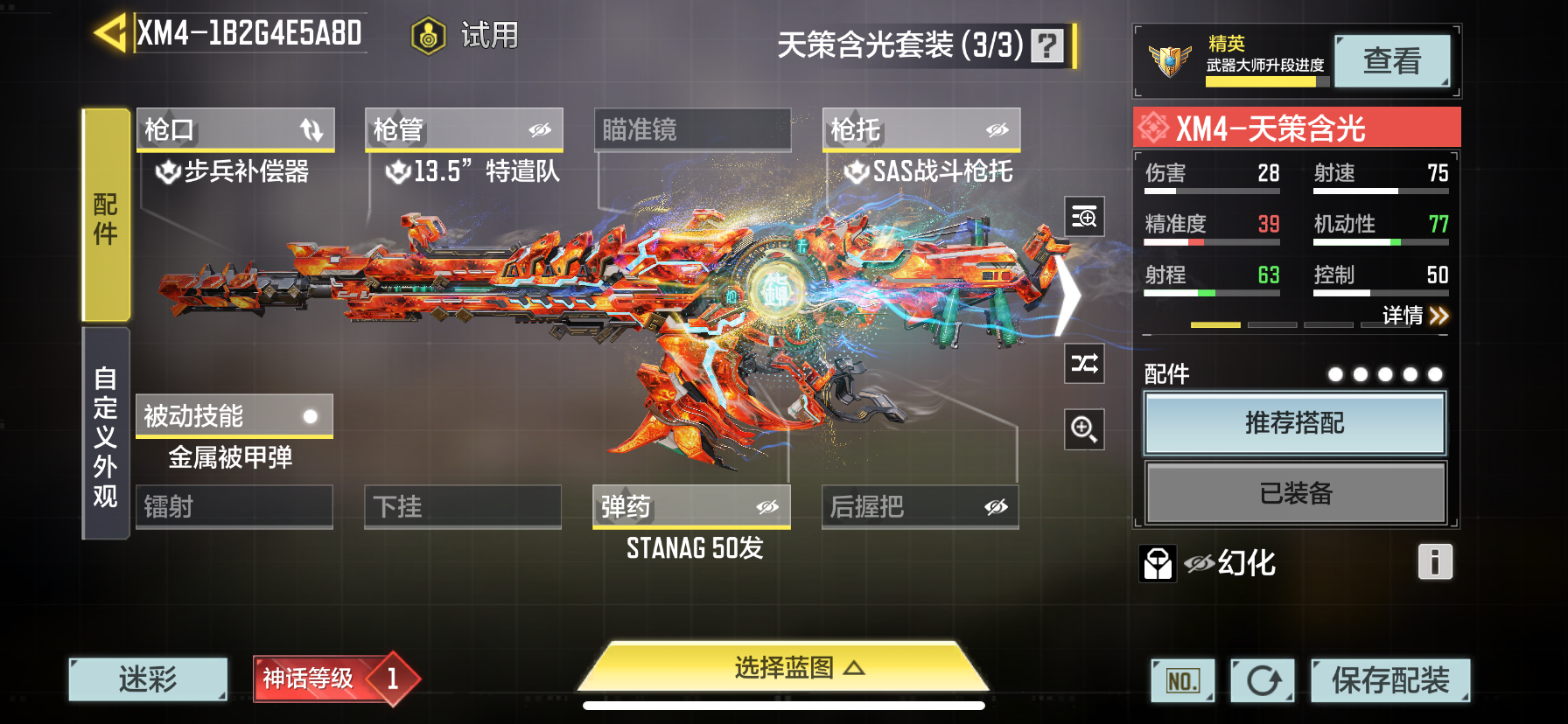1568x724 pixels.
Task: Expand stats with 详情 details link
Action: point(1415,316)
